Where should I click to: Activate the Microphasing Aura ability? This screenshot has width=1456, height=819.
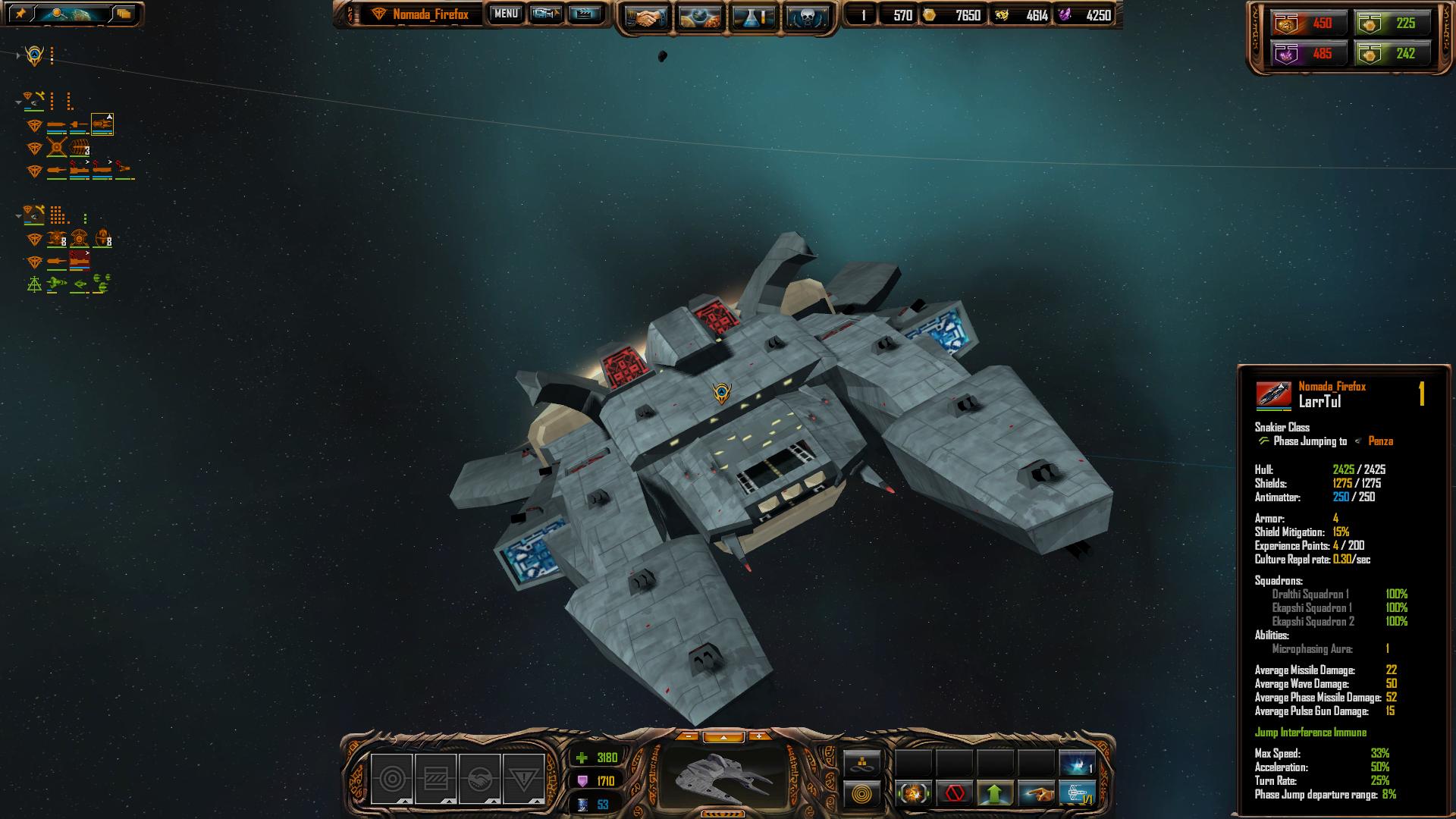(1077, 764)
